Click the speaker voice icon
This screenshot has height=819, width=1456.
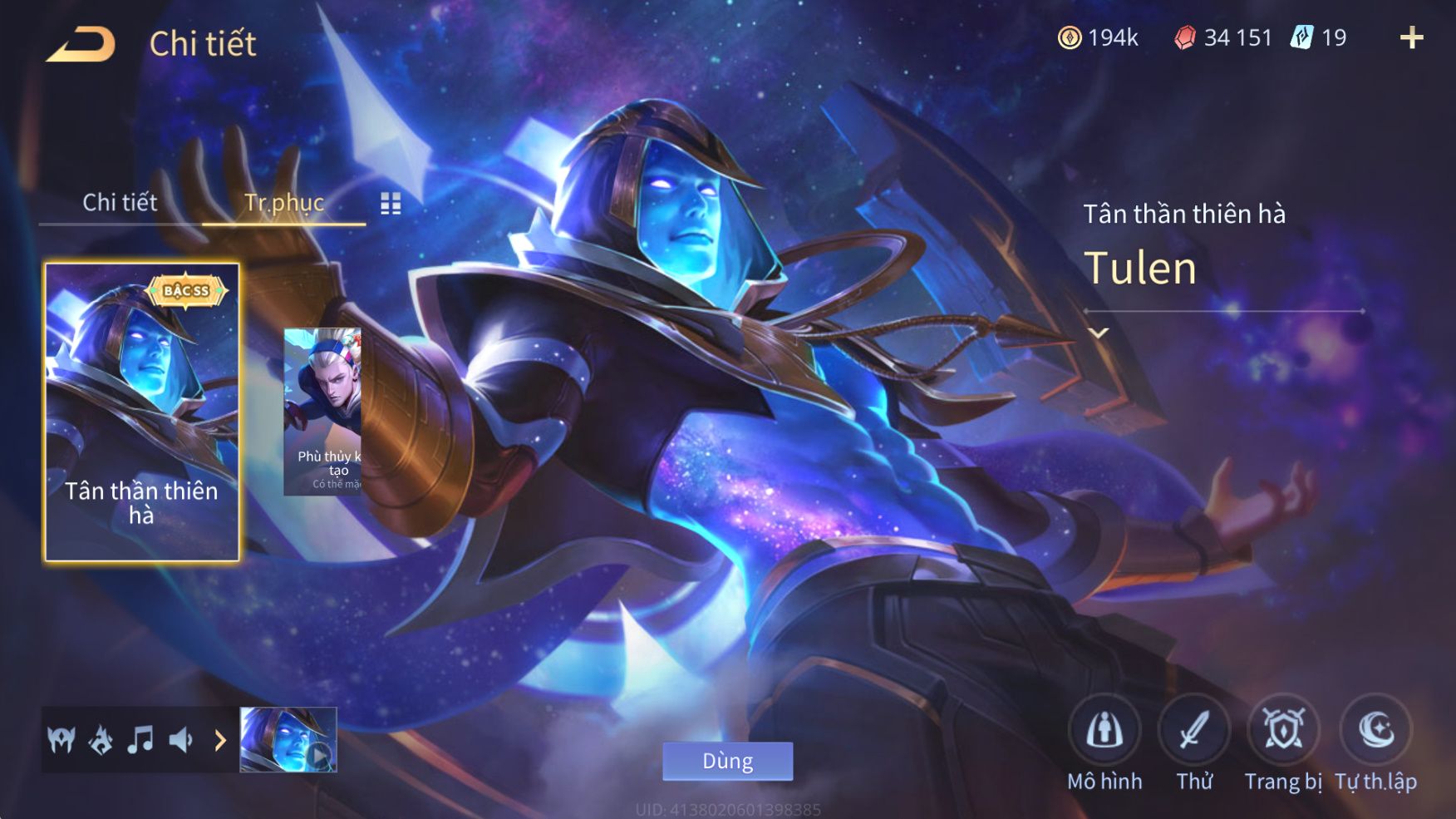tap(180, 739)
